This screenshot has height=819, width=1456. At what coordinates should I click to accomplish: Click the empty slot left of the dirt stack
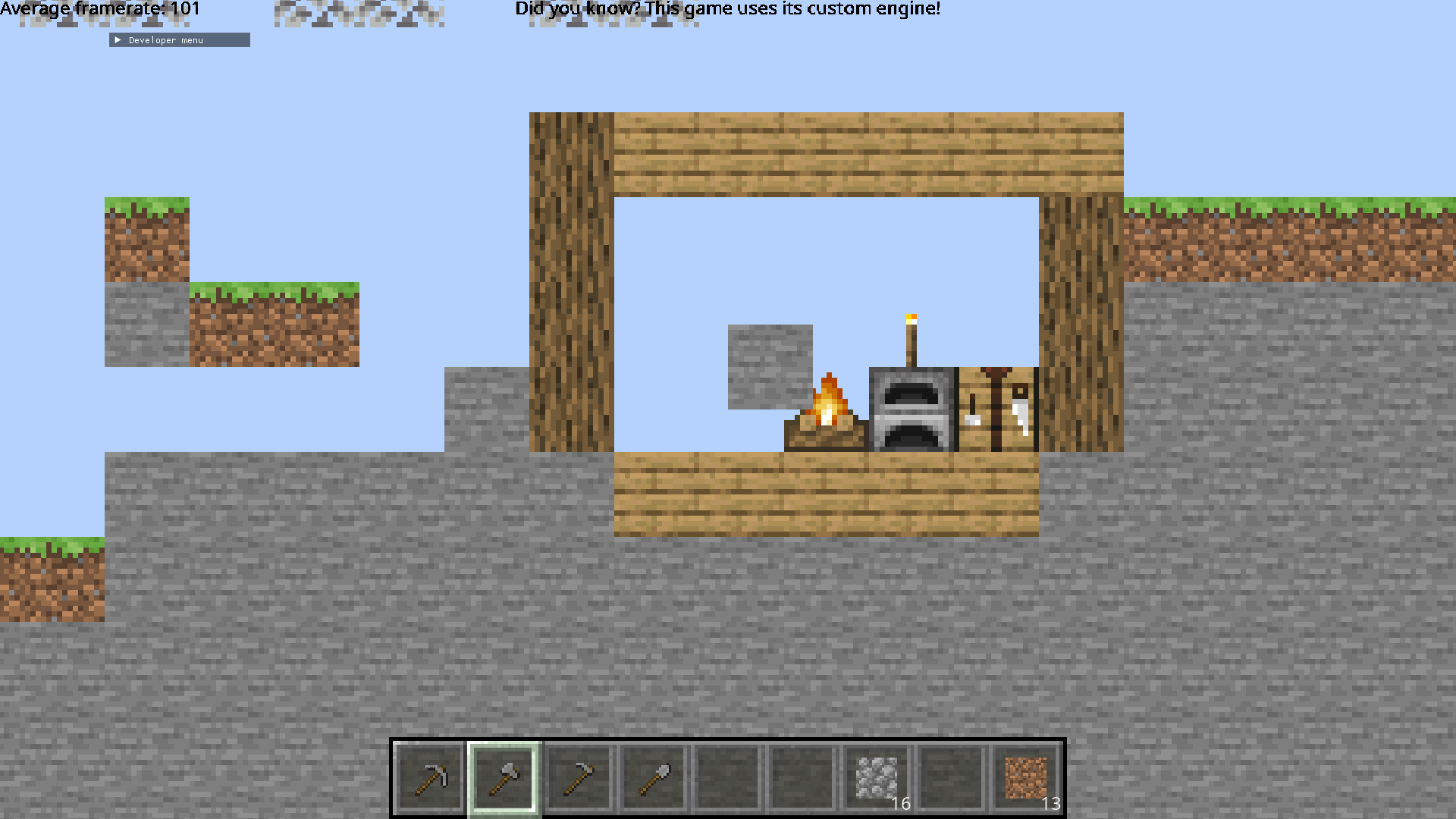point(951,773)
